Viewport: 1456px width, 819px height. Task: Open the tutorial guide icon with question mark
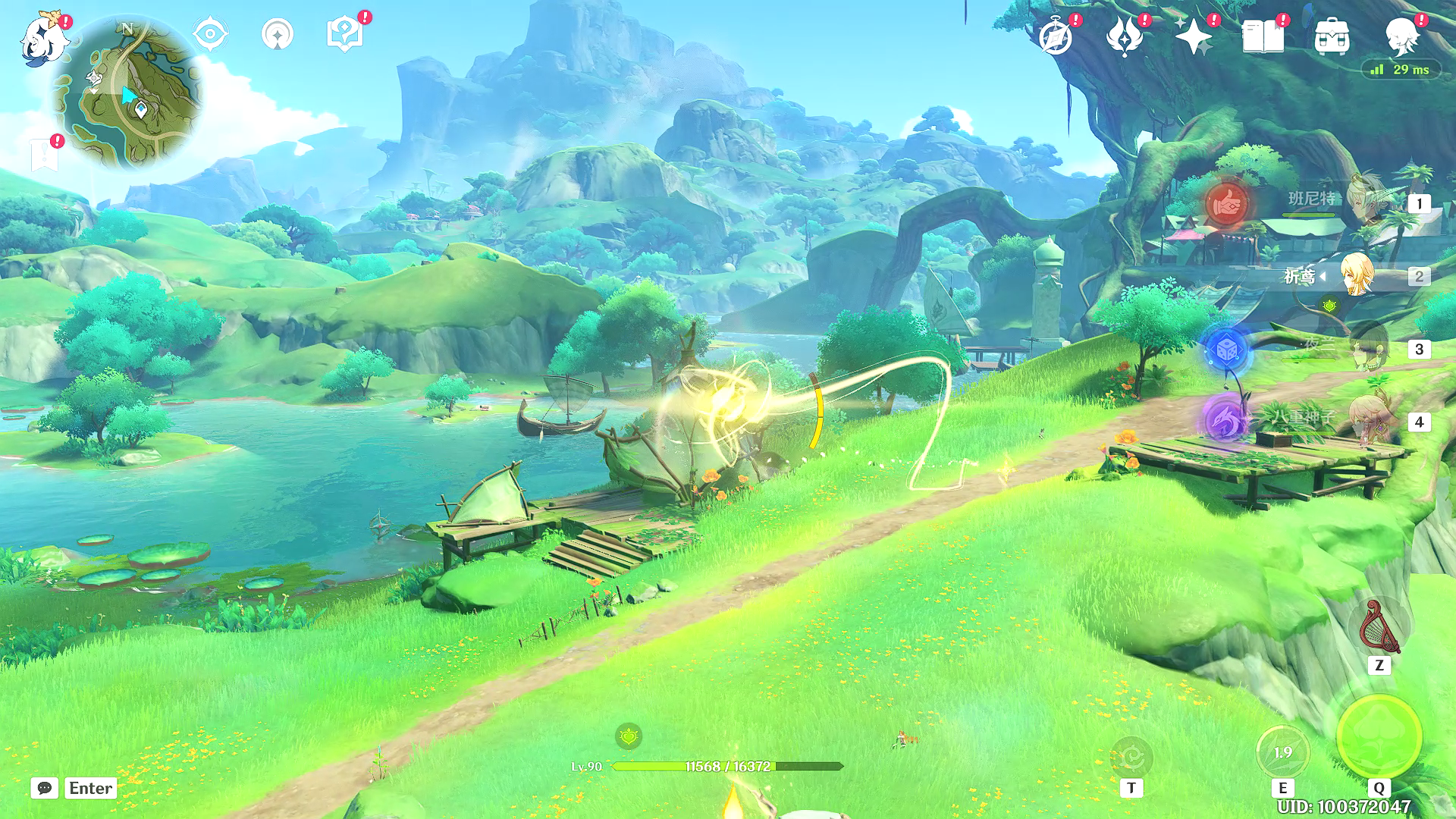[344, 35]
